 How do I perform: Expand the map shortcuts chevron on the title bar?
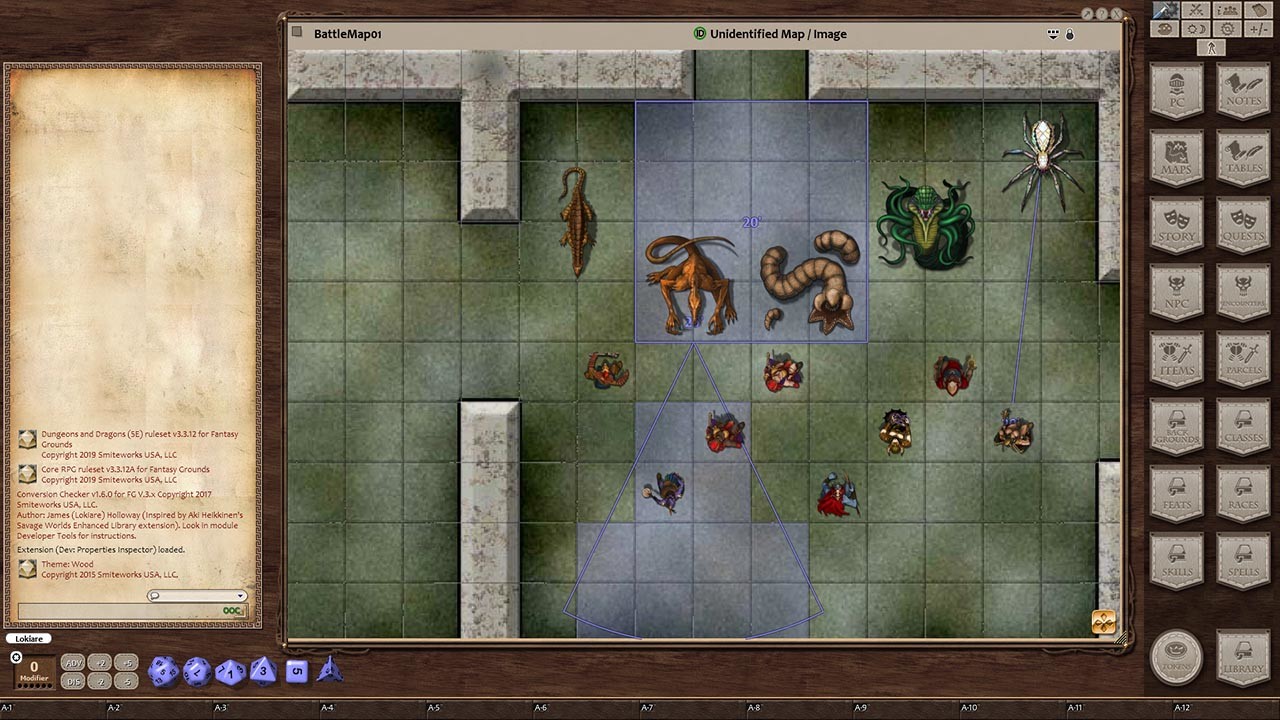(1053, 33)
